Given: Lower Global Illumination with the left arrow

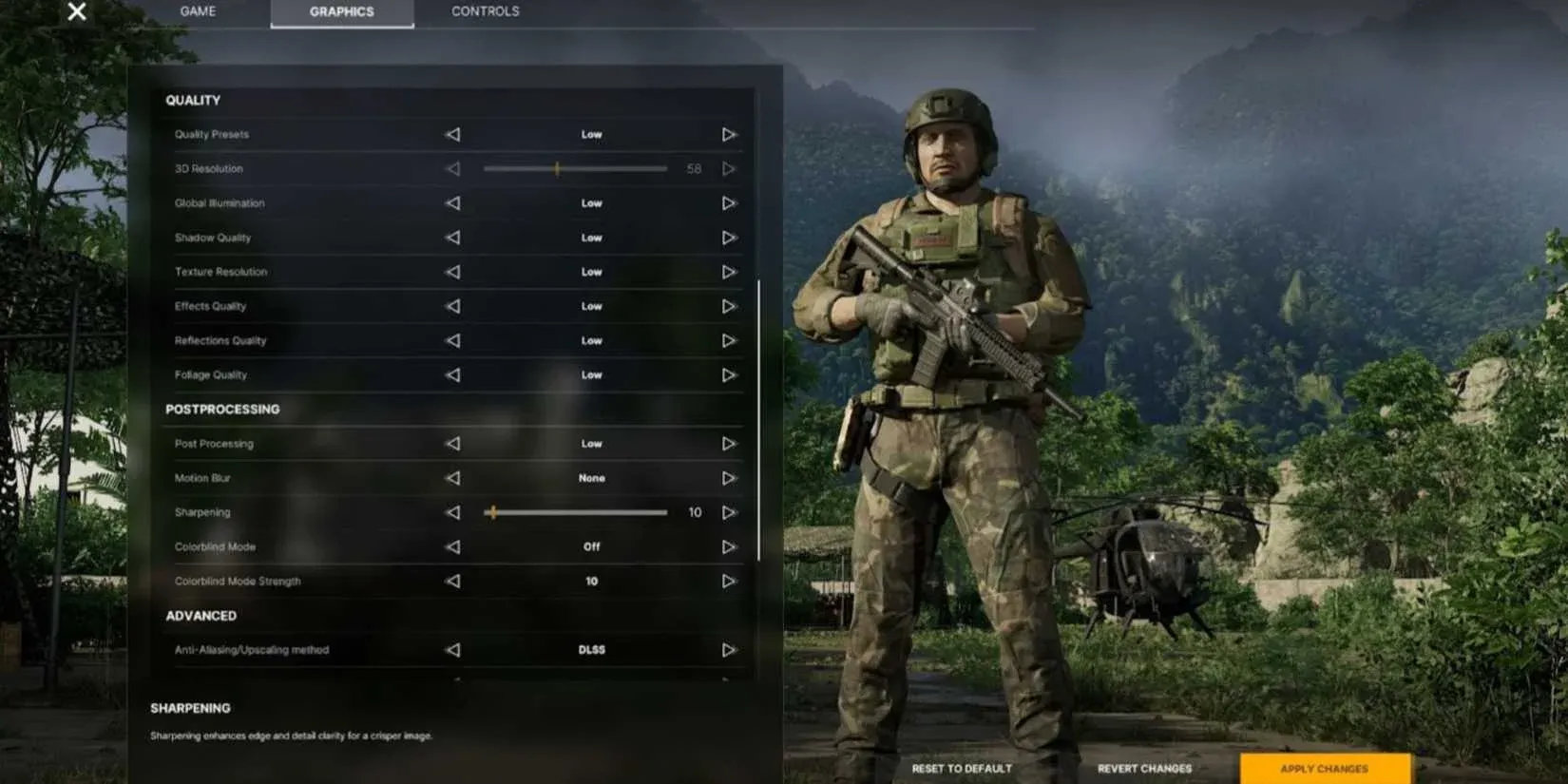Looking at the screenshot, I should pyautogui.click(x=451, y=202).
